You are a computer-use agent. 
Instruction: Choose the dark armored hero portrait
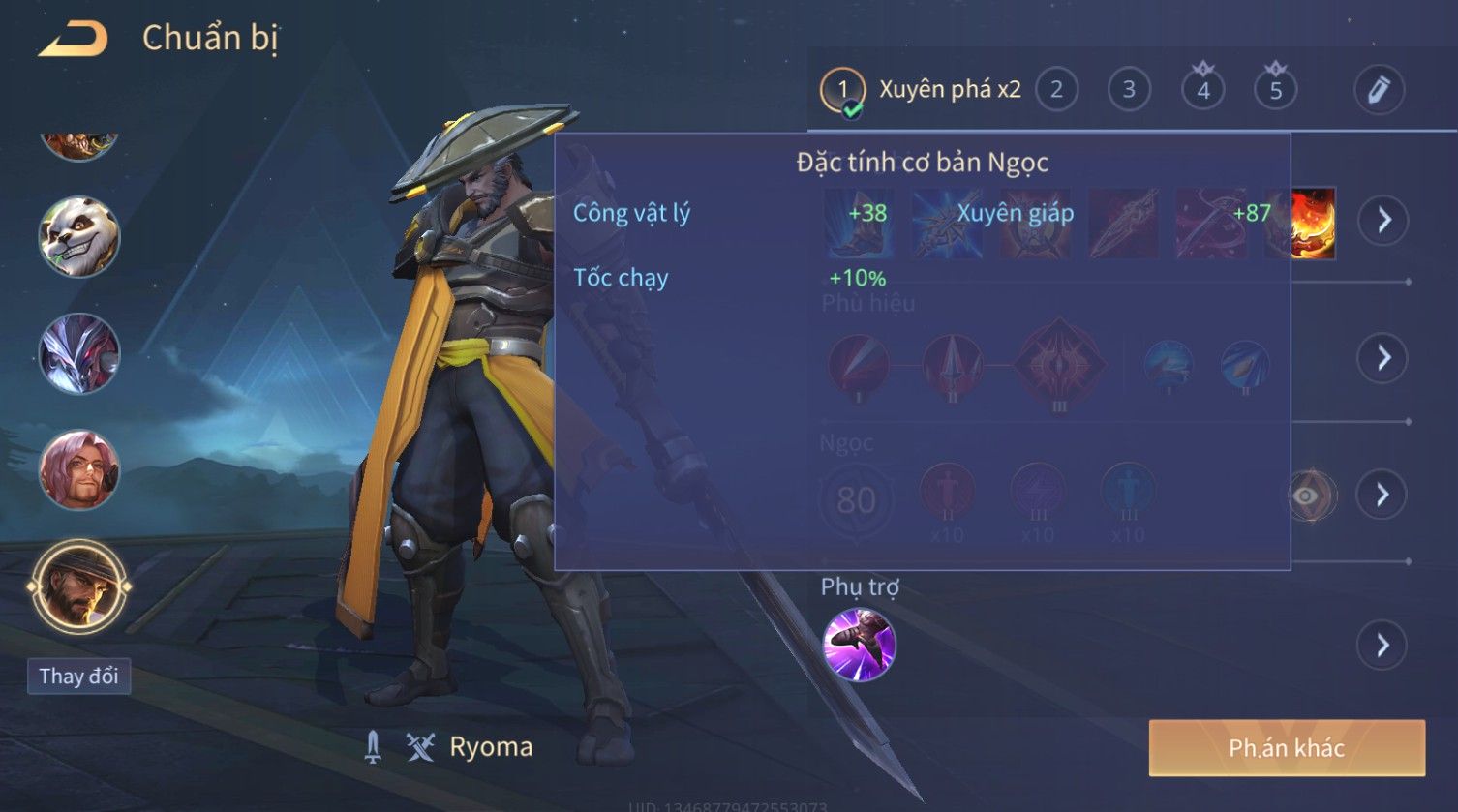click(79, 353)
